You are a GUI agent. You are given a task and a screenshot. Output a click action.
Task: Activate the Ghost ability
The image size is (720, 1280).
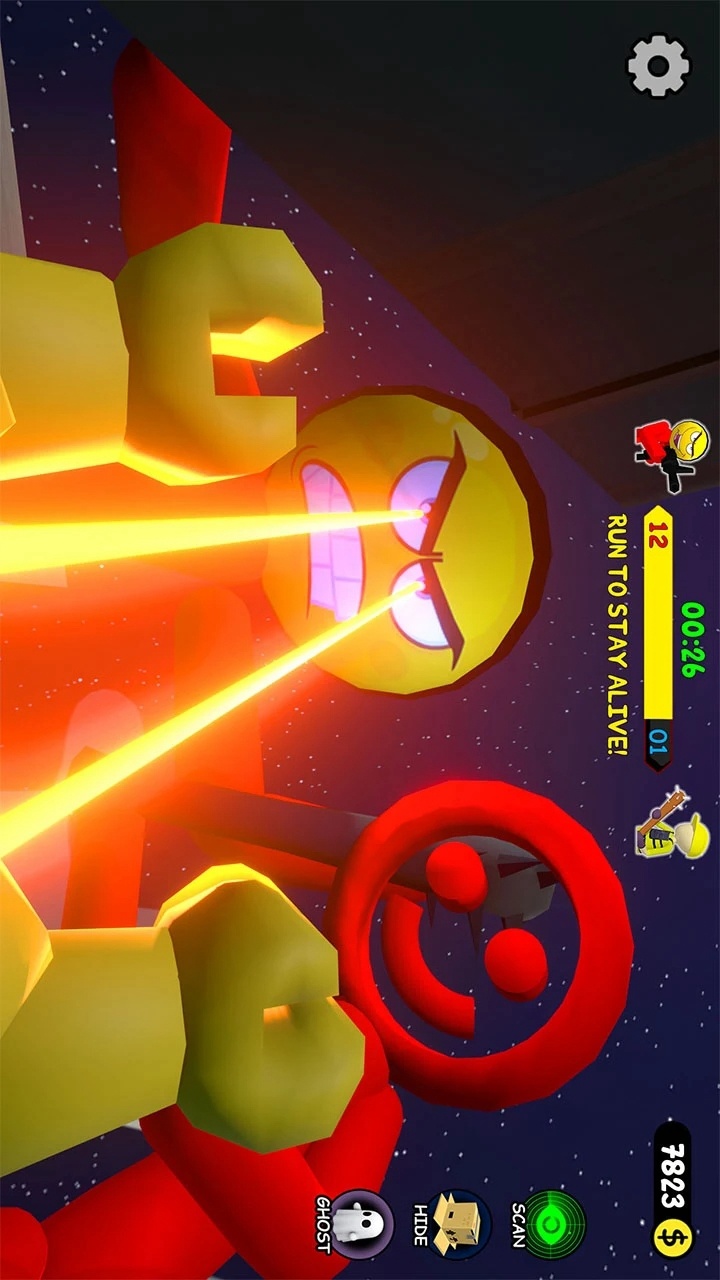point(361,1223)
